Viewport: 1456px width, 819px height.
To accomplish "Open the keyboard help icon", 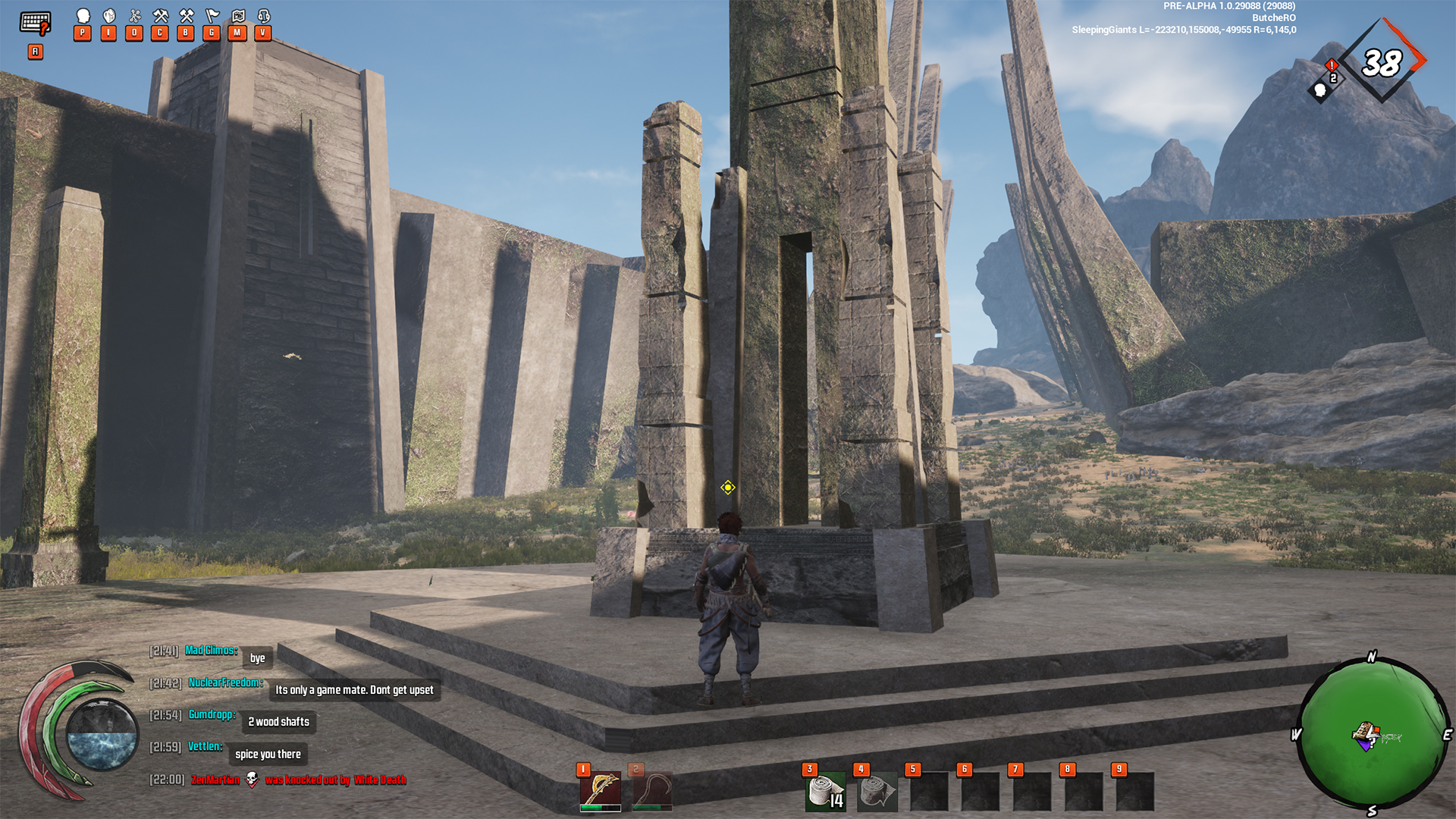I will pyautogui.click(x=35, y=24).
